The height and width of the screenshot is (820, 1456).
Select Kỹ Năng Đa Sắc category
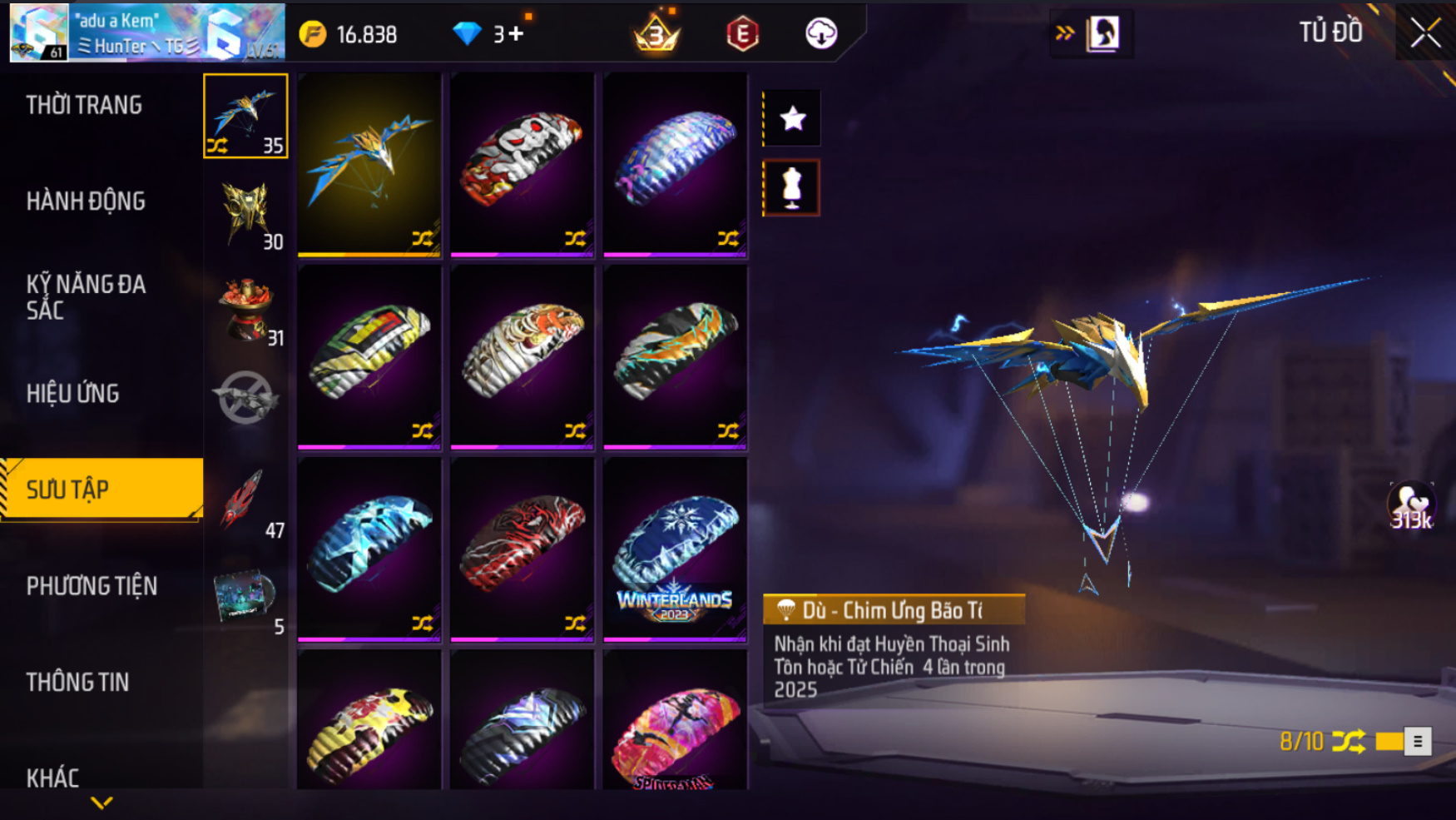pyautogui.click(x=86, y=296)
